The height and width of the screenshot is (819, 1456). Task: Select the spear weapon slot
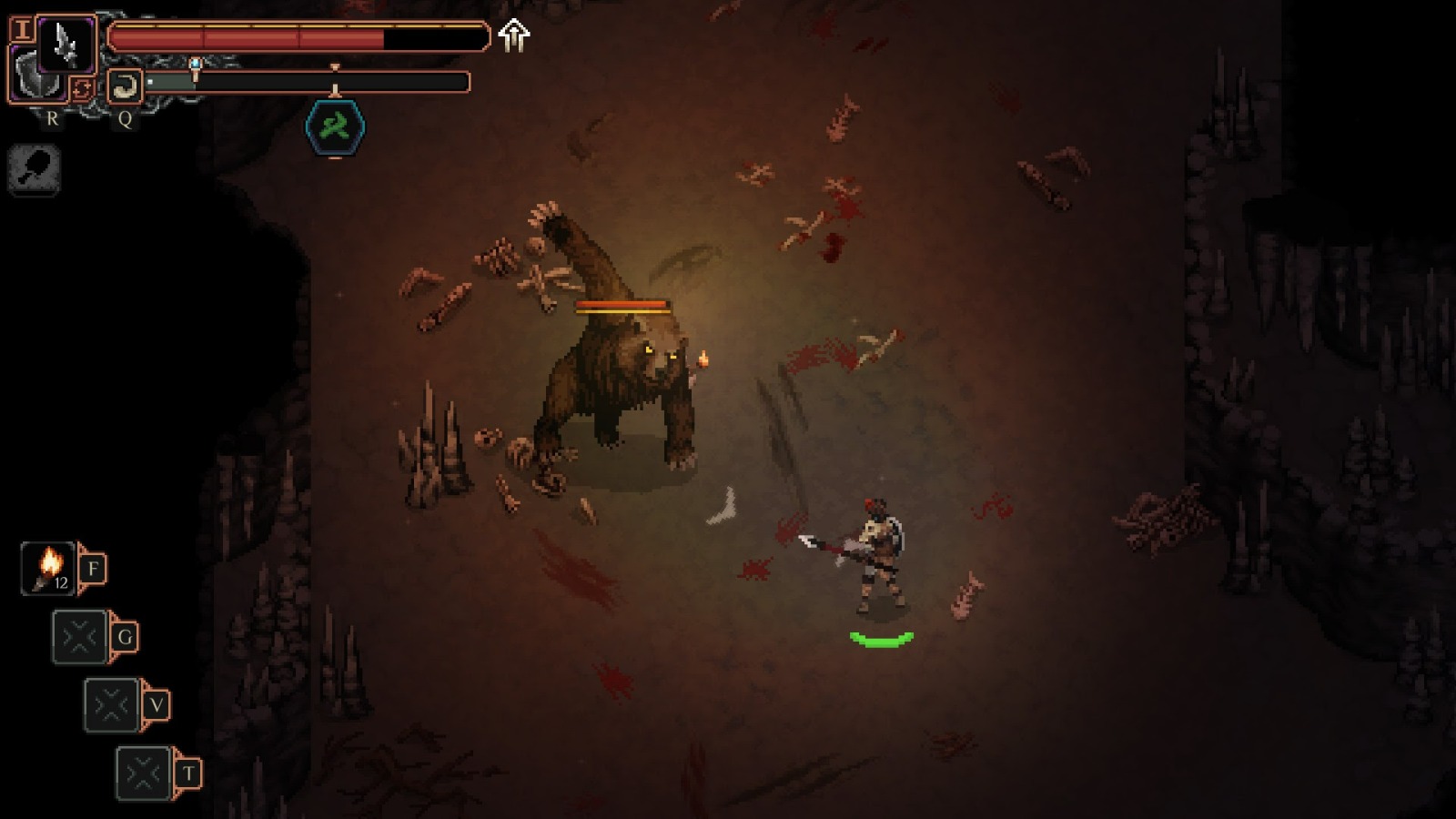click(x=66, y=44)
